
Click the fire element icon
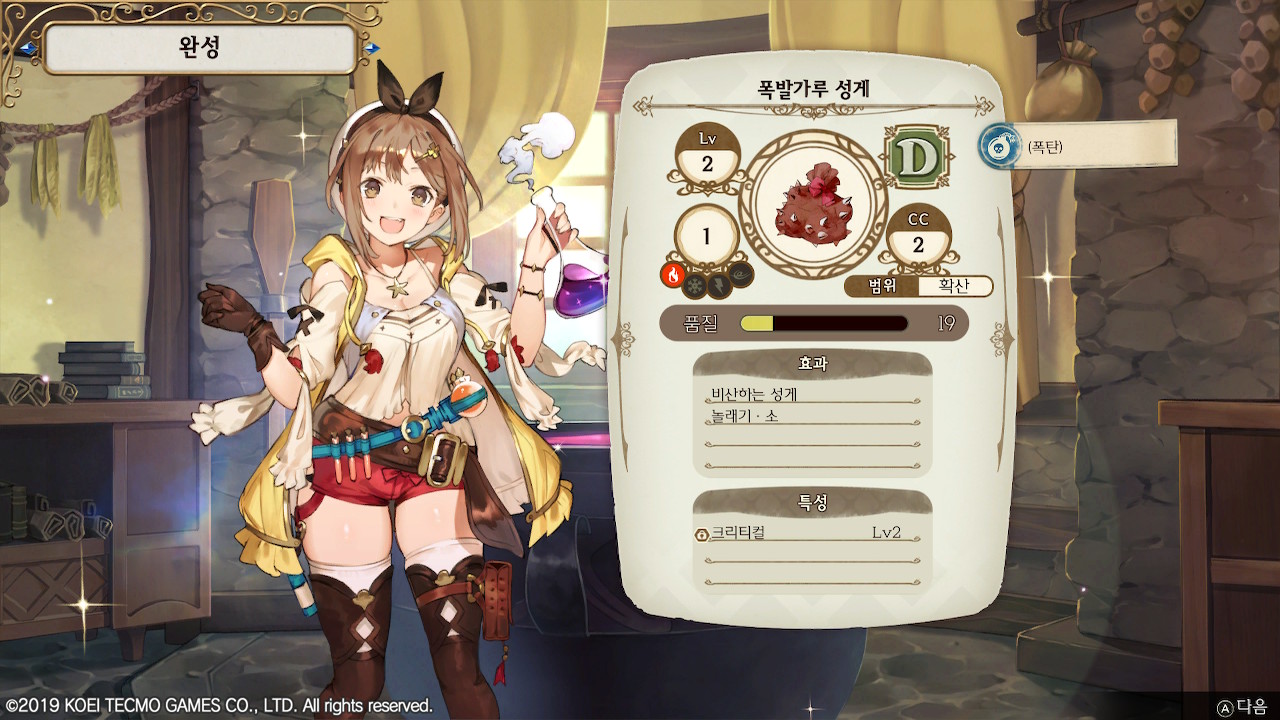coord(672,275)
